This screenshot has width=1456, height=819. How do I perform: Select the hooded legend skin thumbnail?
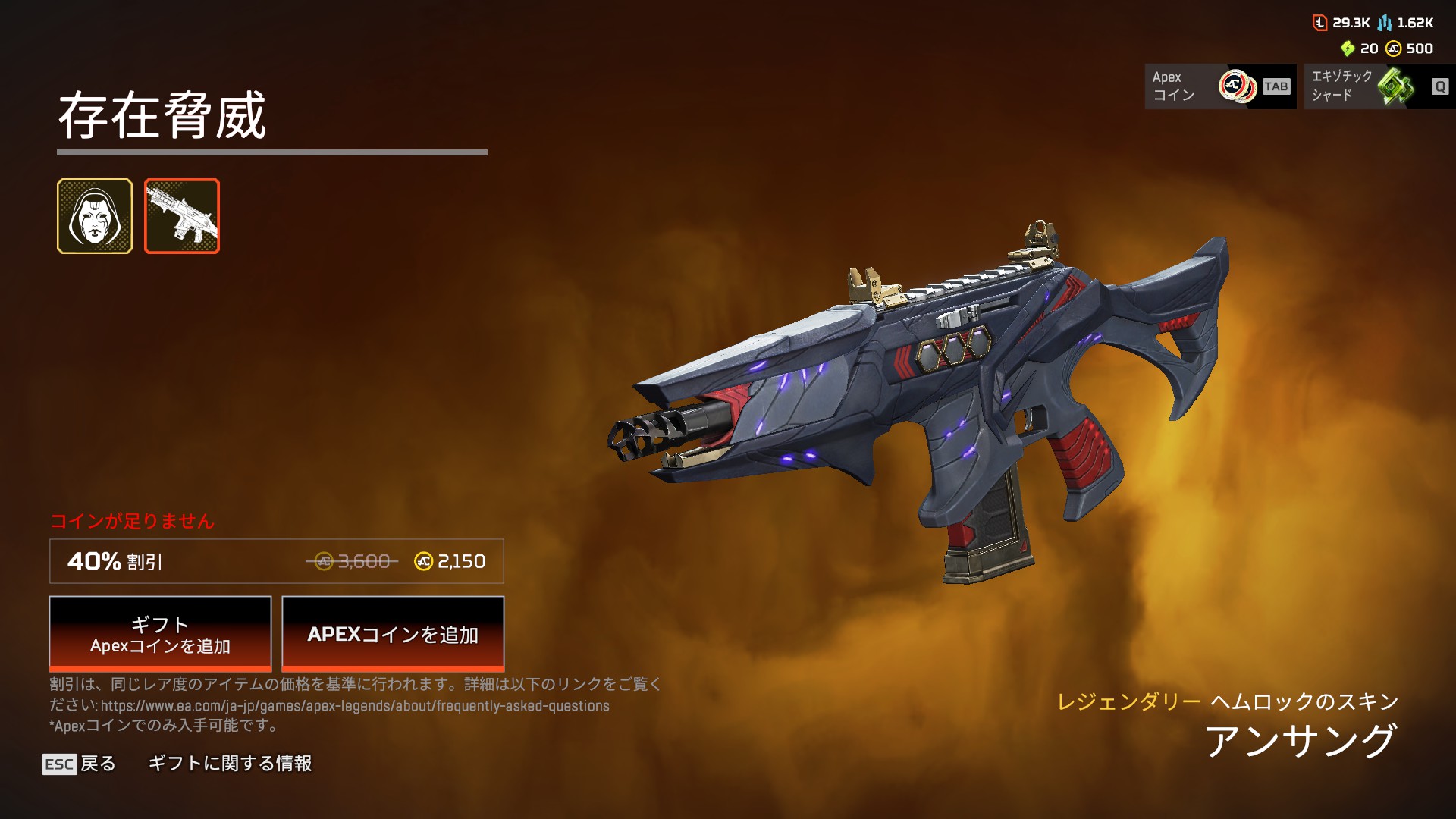tap(95, 216)
